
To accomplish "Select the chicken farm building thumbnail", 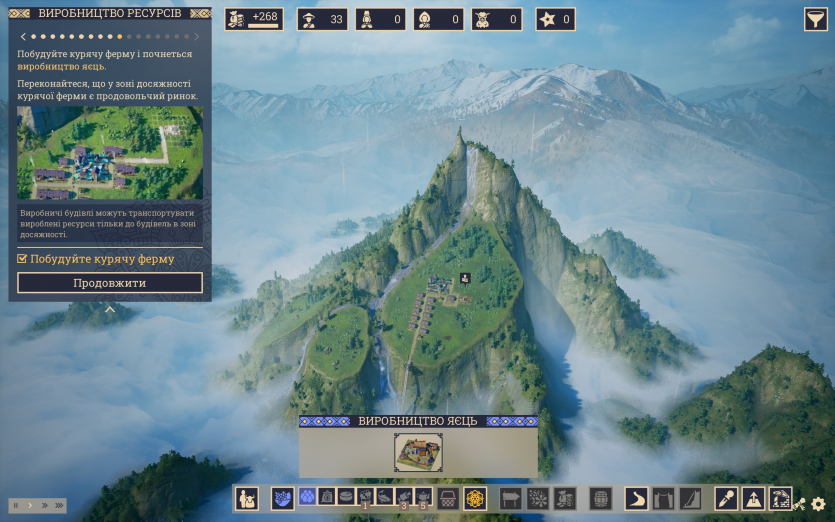I will pos(418,452).
